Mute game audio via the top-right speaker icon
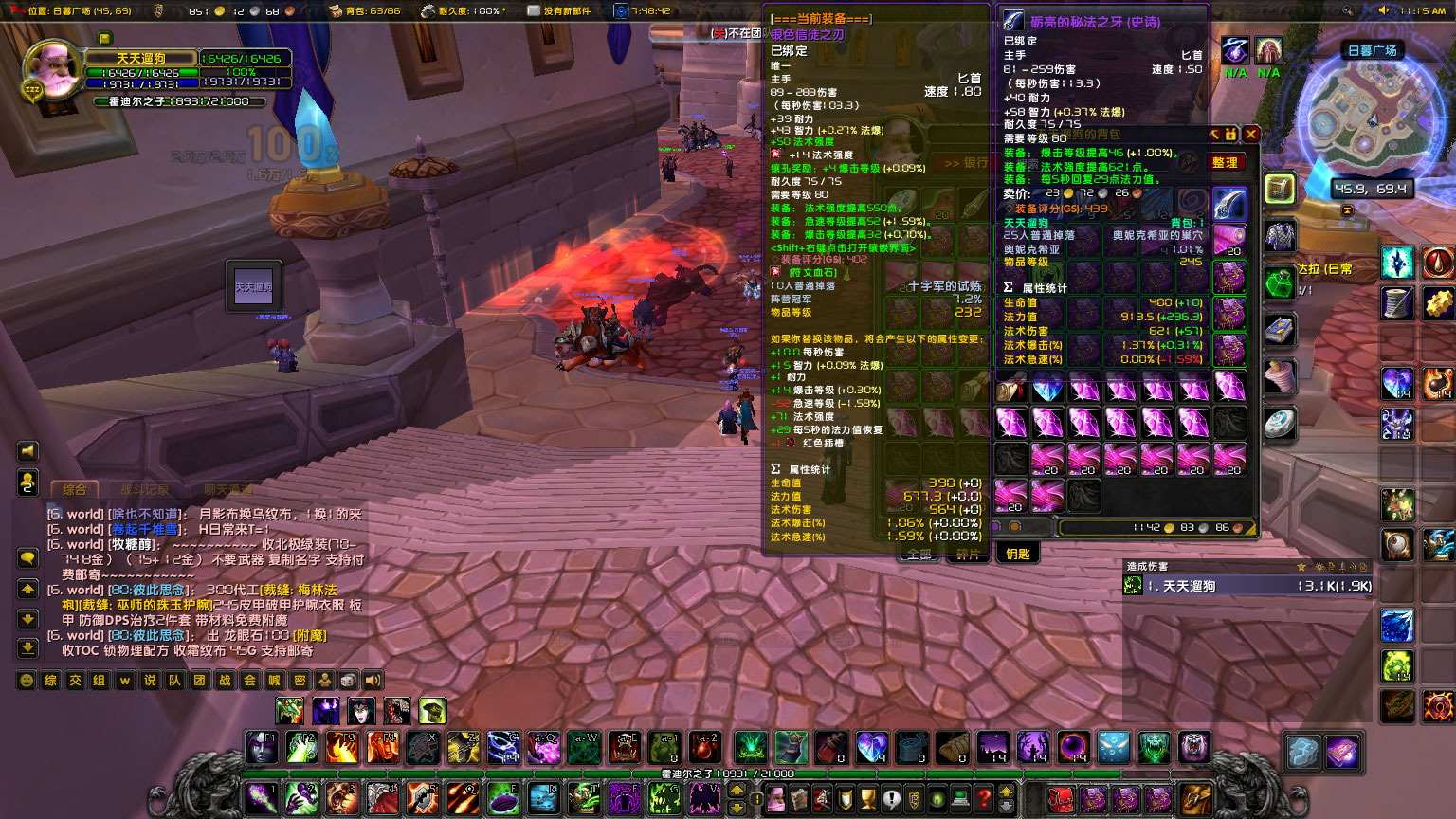 tap(1382, 12)
